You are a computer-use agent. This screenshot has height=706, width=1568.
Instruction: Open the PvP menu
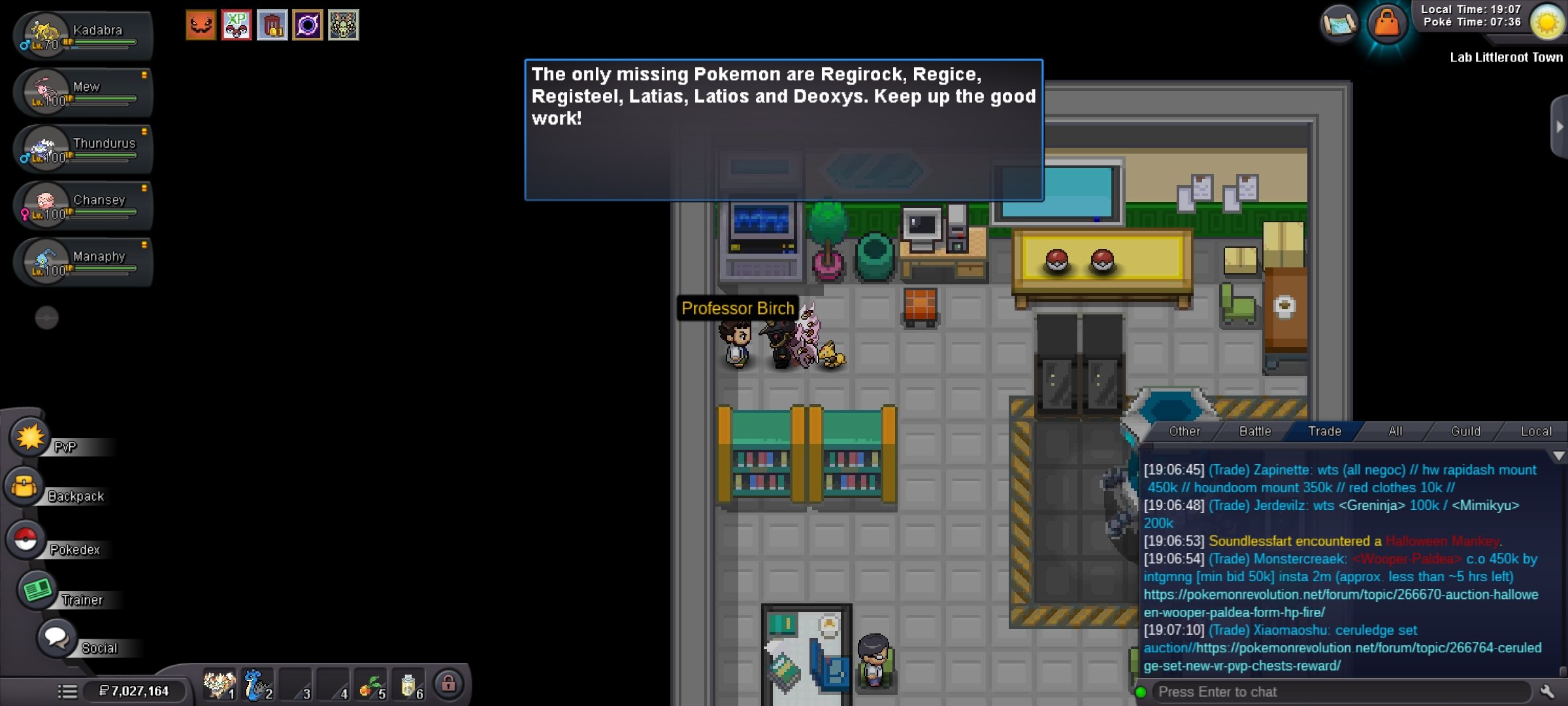tap(30, 437)
